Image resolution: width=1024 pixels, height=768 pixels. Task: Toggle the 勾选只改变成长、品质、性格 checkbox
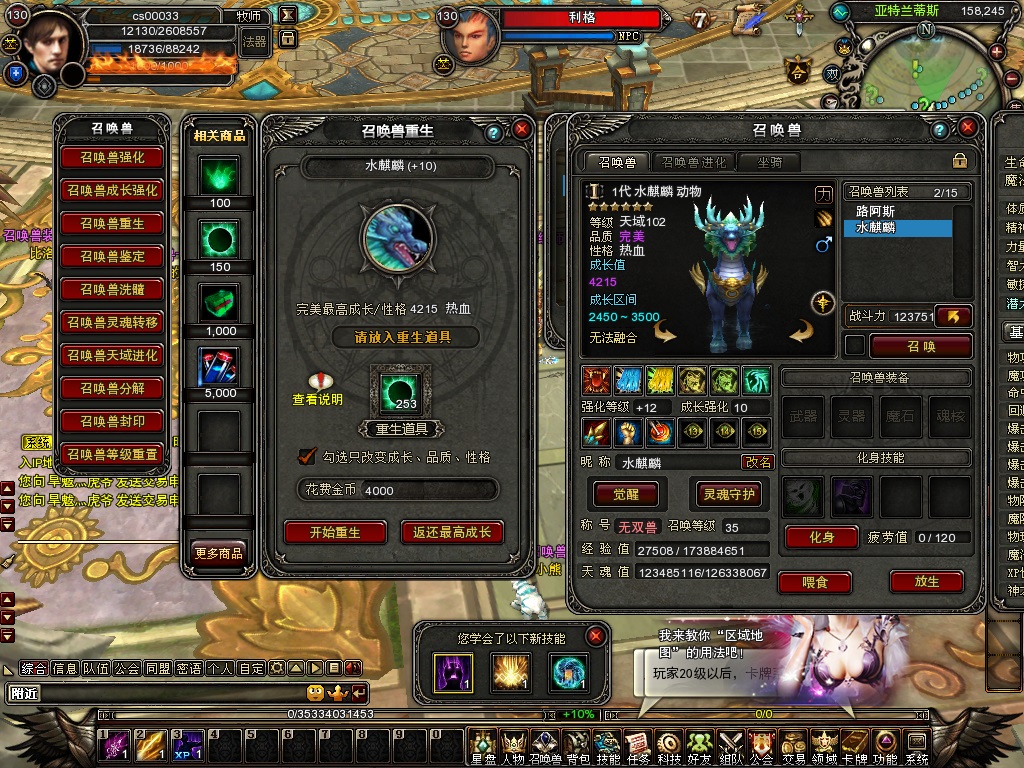(x=308, y=456)
